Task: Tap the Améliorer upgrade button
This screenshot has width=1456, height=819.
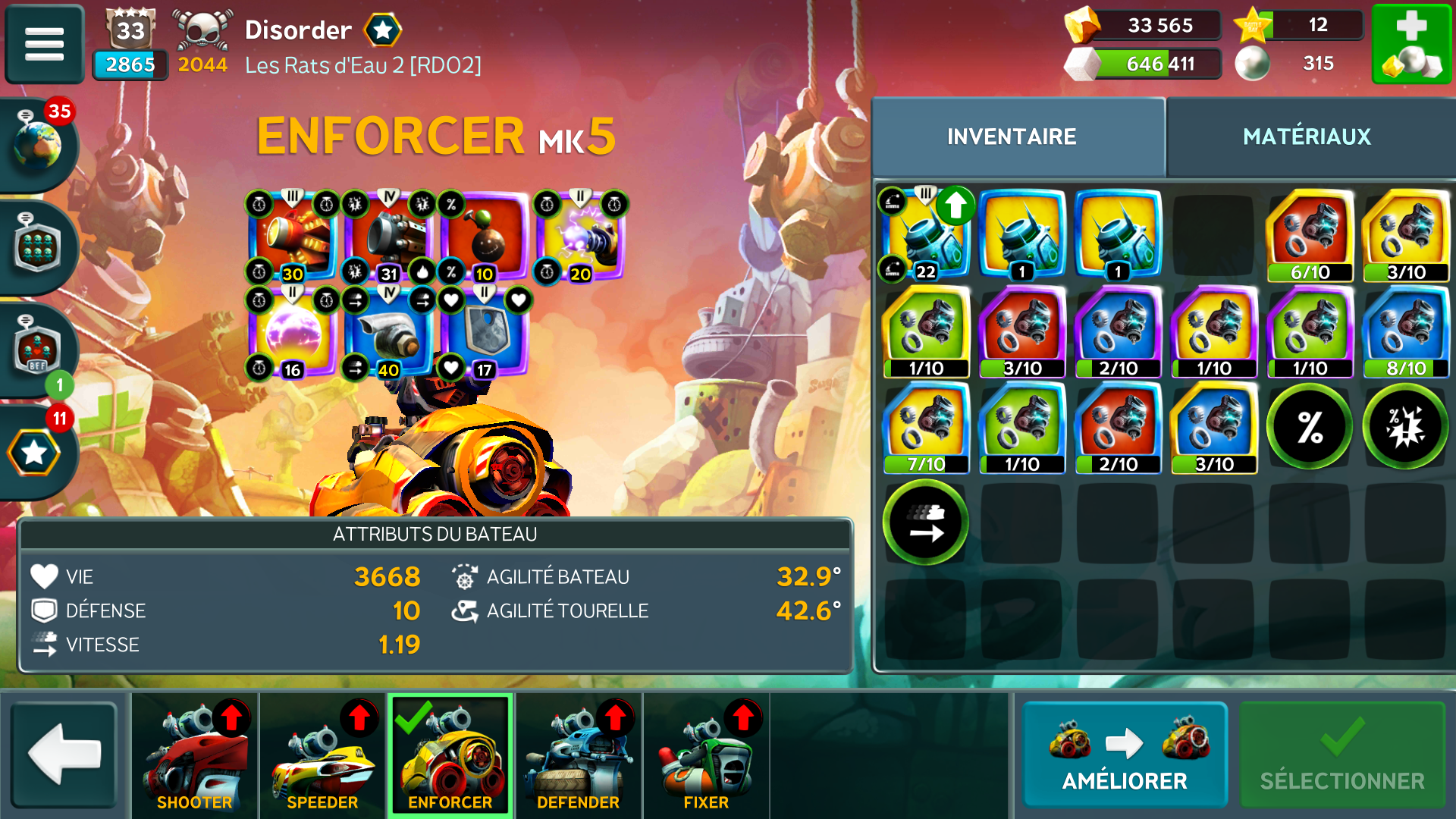Action: pos(1125,755)
